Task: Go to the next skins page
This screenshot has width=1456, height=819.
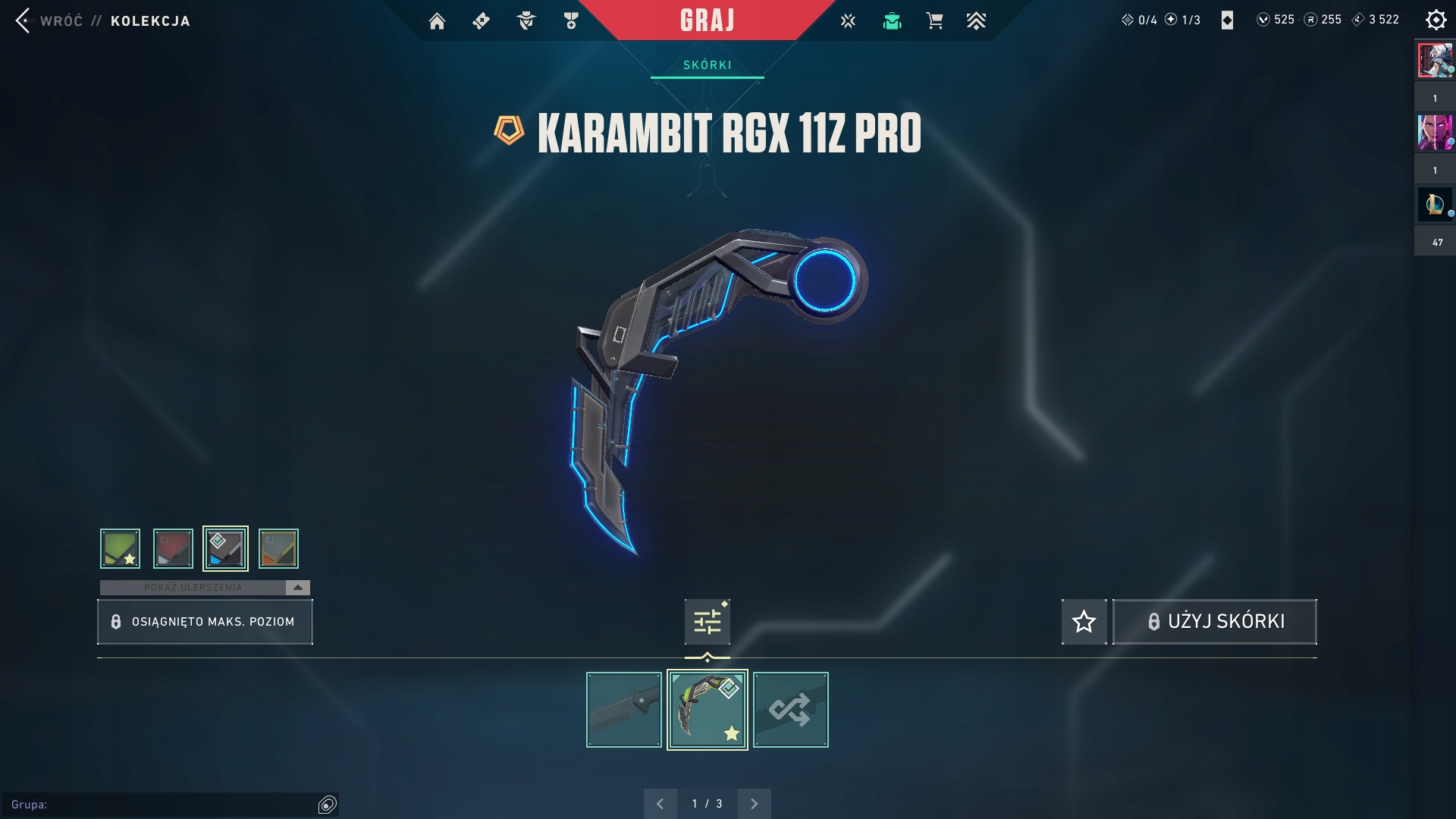Action: click(x=754, y=804)
